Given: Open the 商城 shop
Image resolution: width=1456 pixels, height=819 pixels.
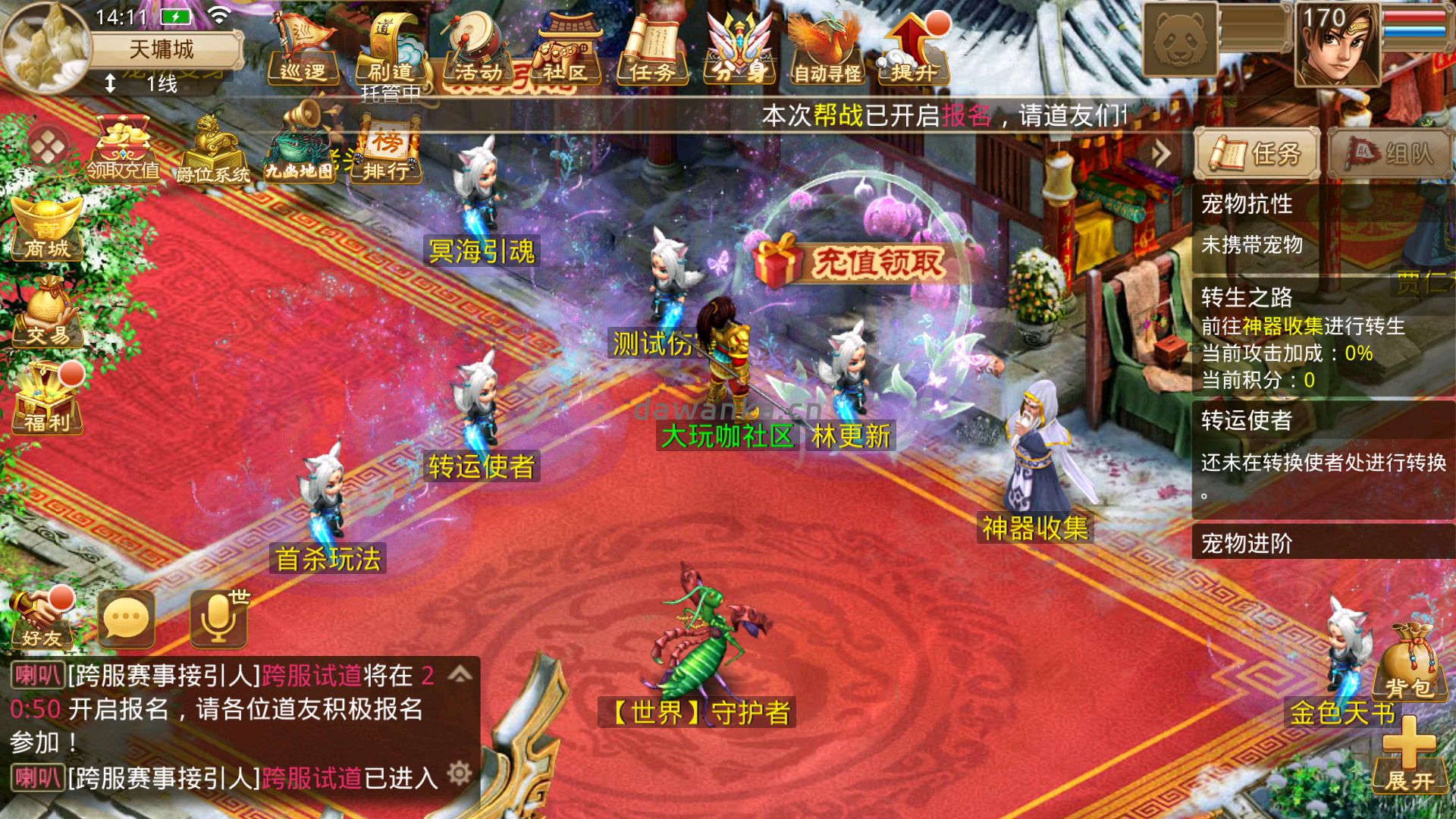Looking at the screenshot, I should click(47, 227).
